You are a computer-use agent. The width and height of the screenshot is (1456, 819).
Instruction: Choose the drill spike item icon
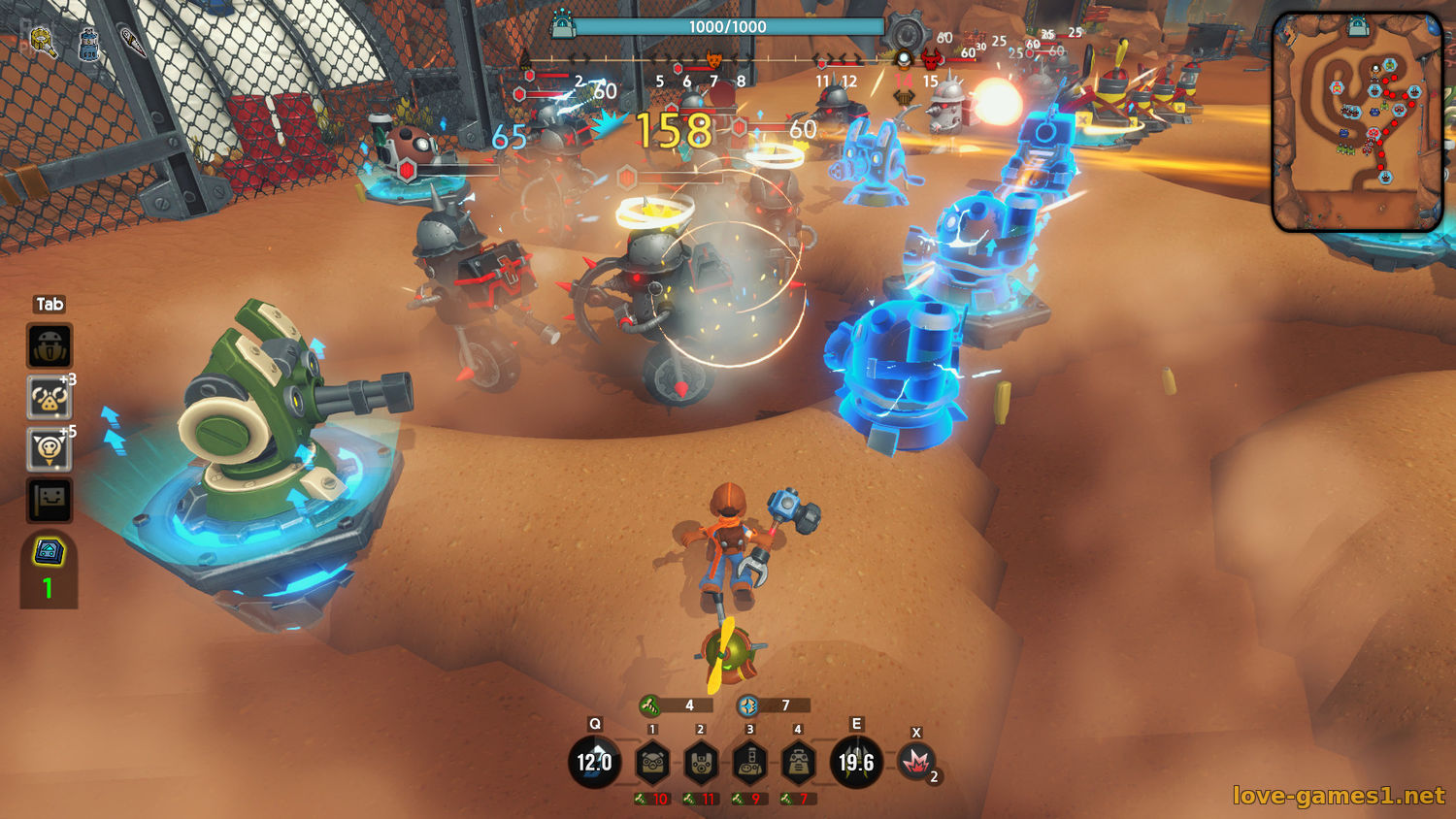(x=133, y=42)
